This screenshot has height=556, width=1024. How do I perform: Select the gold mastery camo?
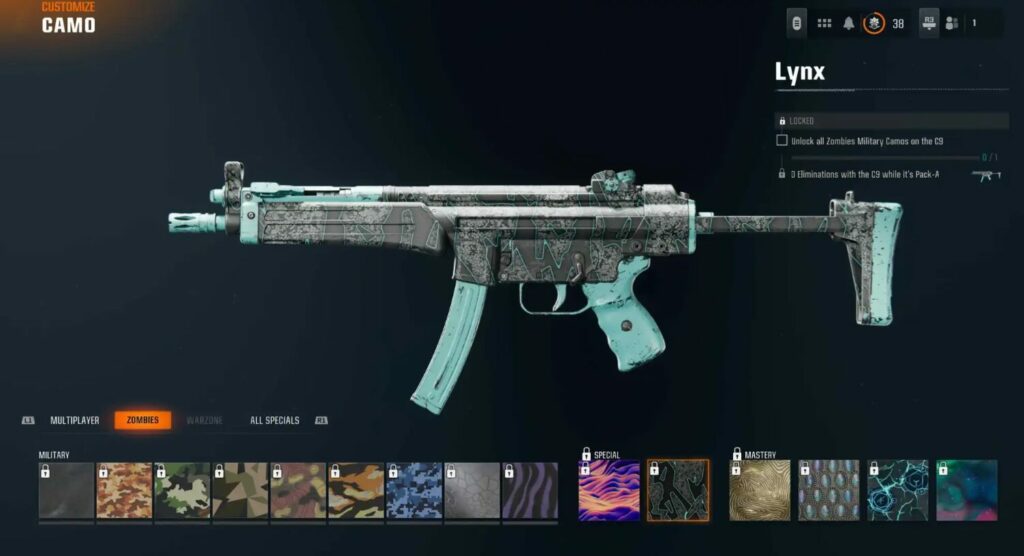760,490
